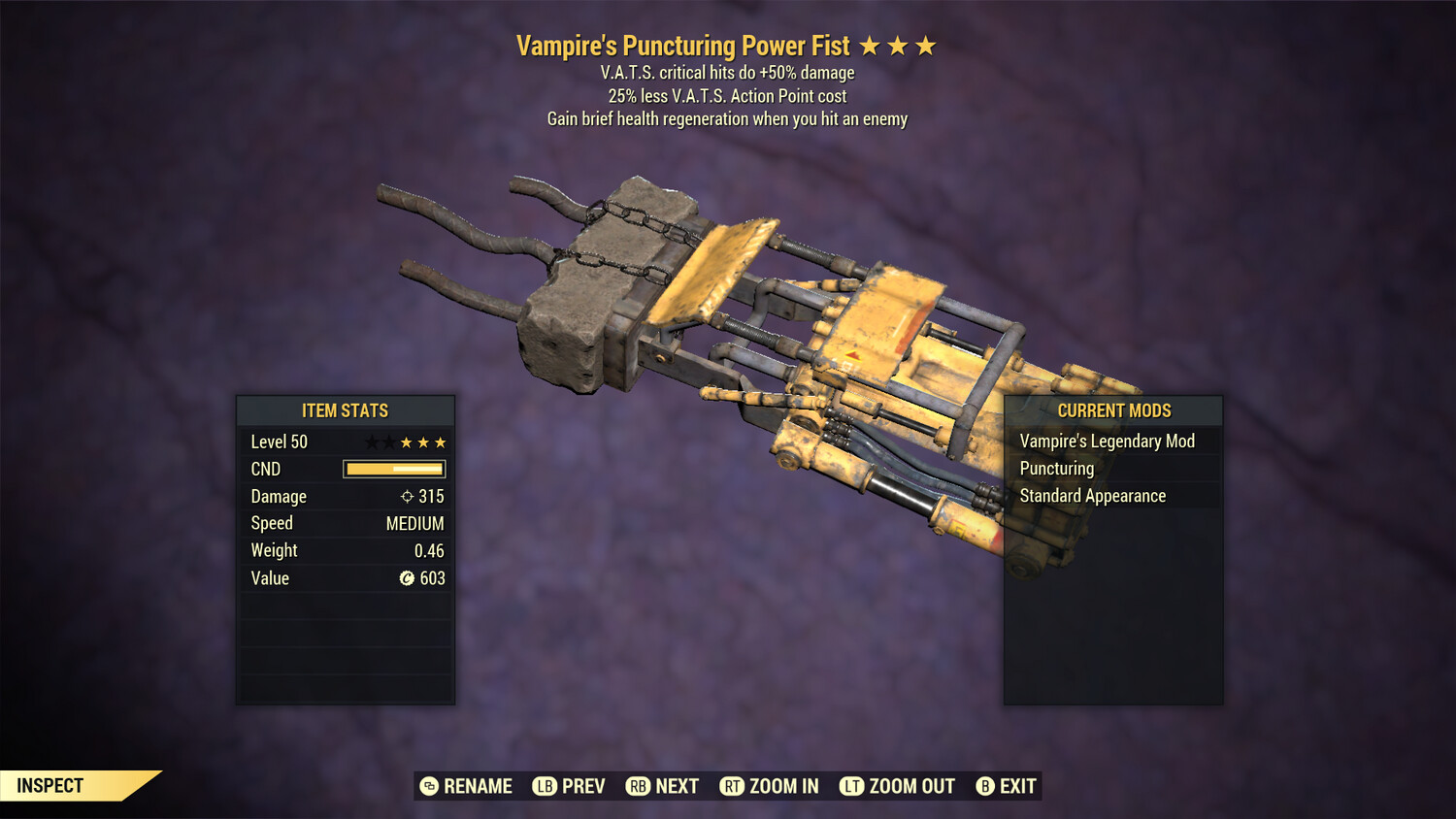The image size is (1456, 819).
Task: Exit the inspect screen
Action: [1007, 786]
